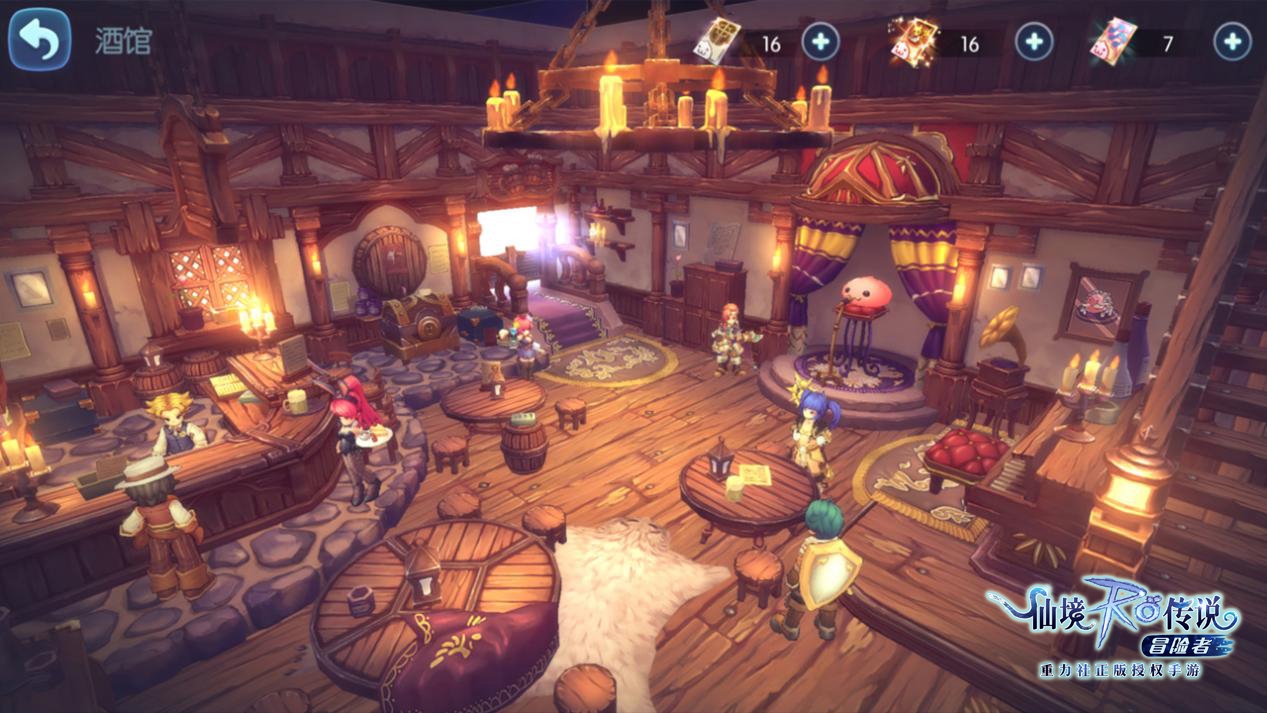Select the brown cookie ticket icon
Viewport: 1267px width, 713px height.
click(717, 41)
